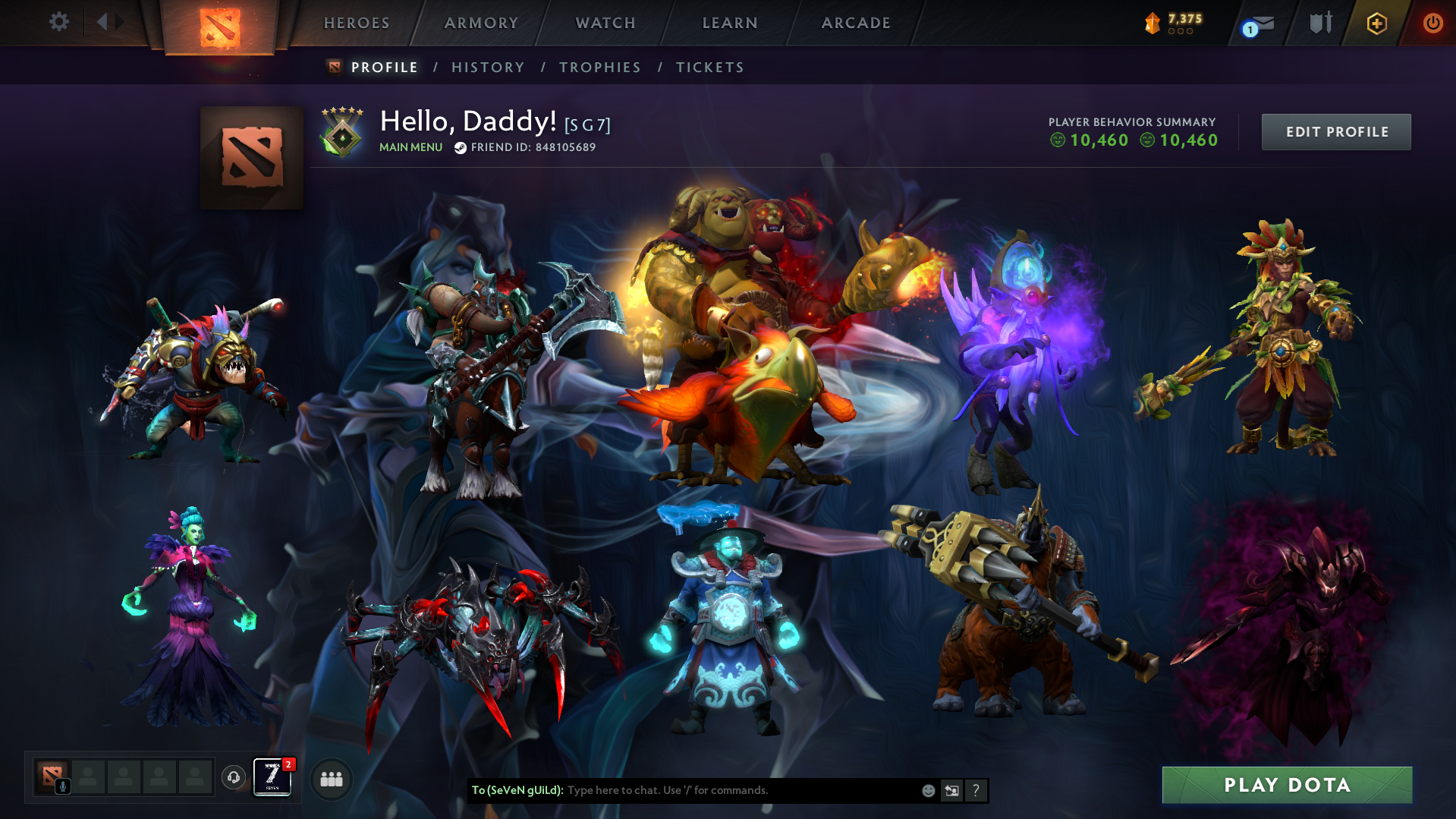Click the question mark chat help icon
Screen dimensions: 1456x819
tap(976, 790)
